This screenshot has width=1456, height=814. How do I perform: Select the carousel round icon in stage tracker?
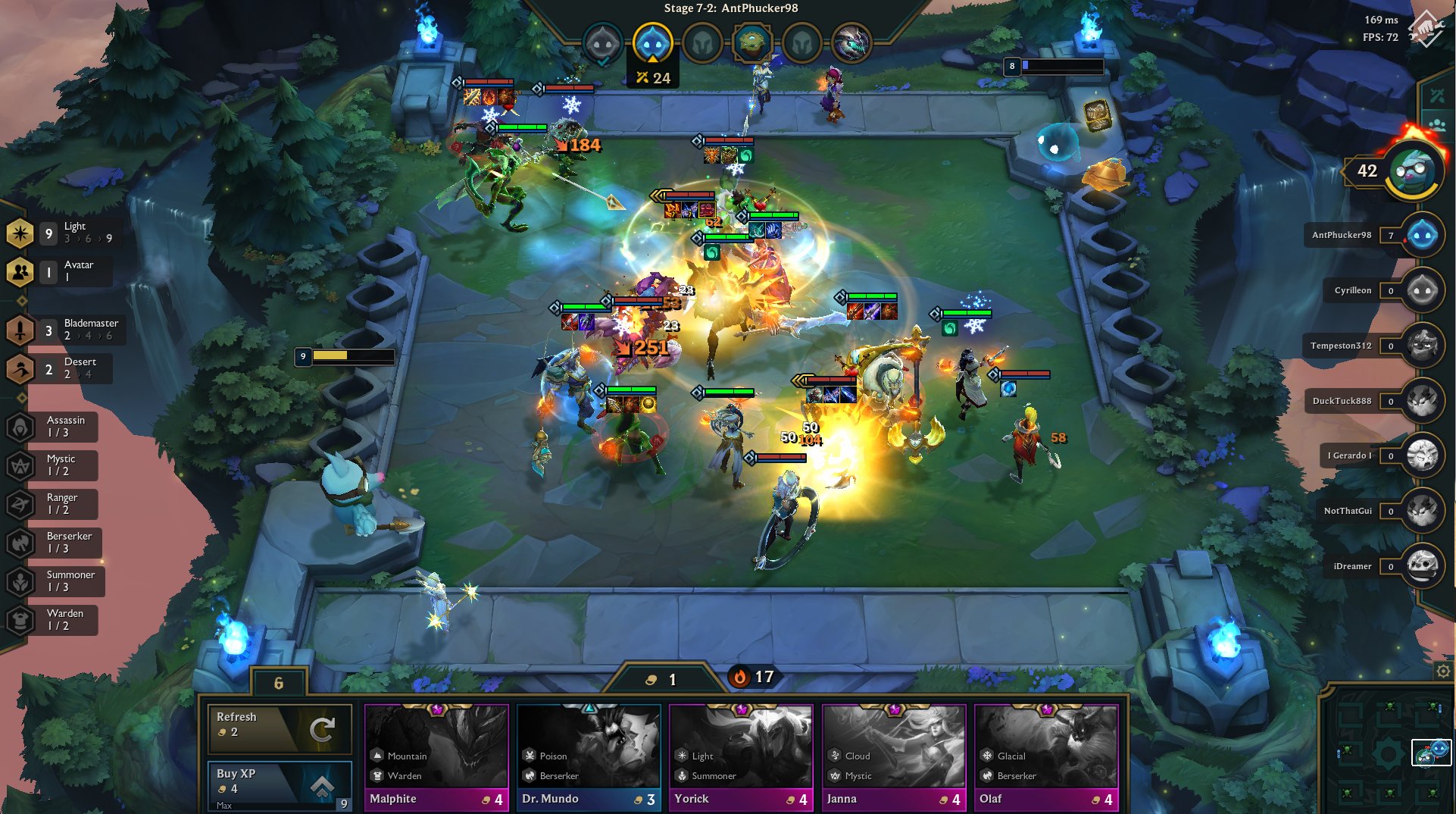pyautogui.click(x=753, y=43)
